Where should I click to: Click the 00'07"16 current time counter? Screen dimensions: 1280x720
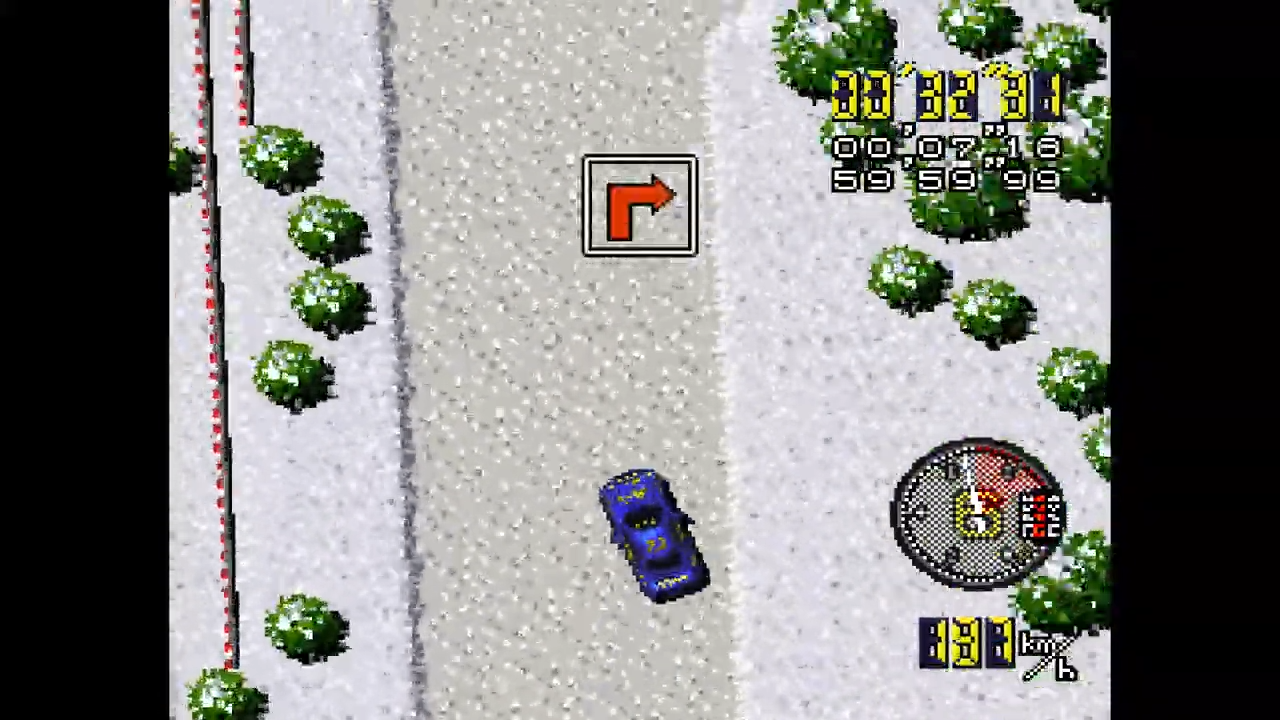coord(945,148)
